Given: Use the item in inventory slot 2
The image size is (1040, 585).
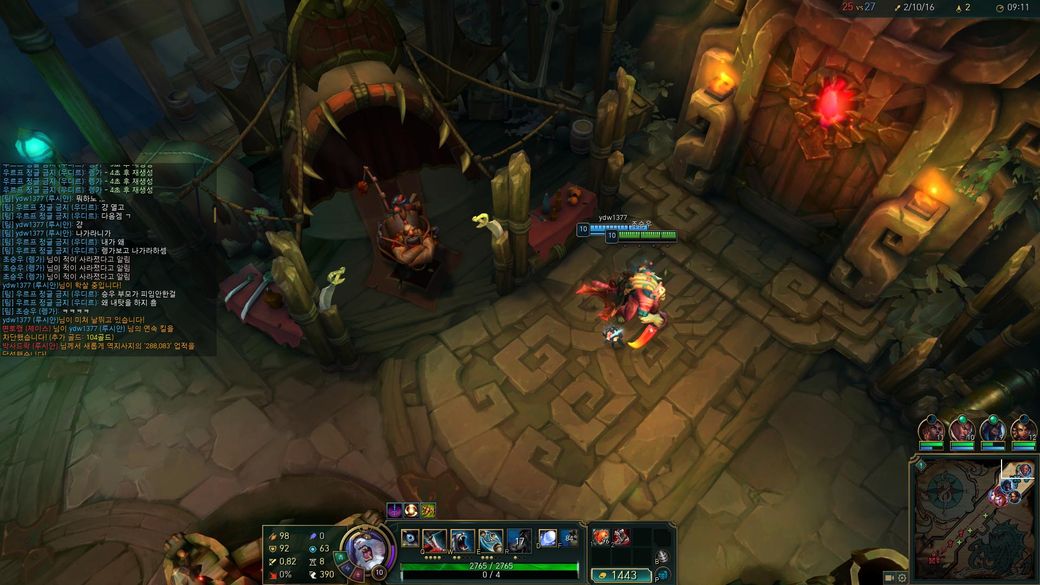Looking at the screenshot, I should pos(621,537).
